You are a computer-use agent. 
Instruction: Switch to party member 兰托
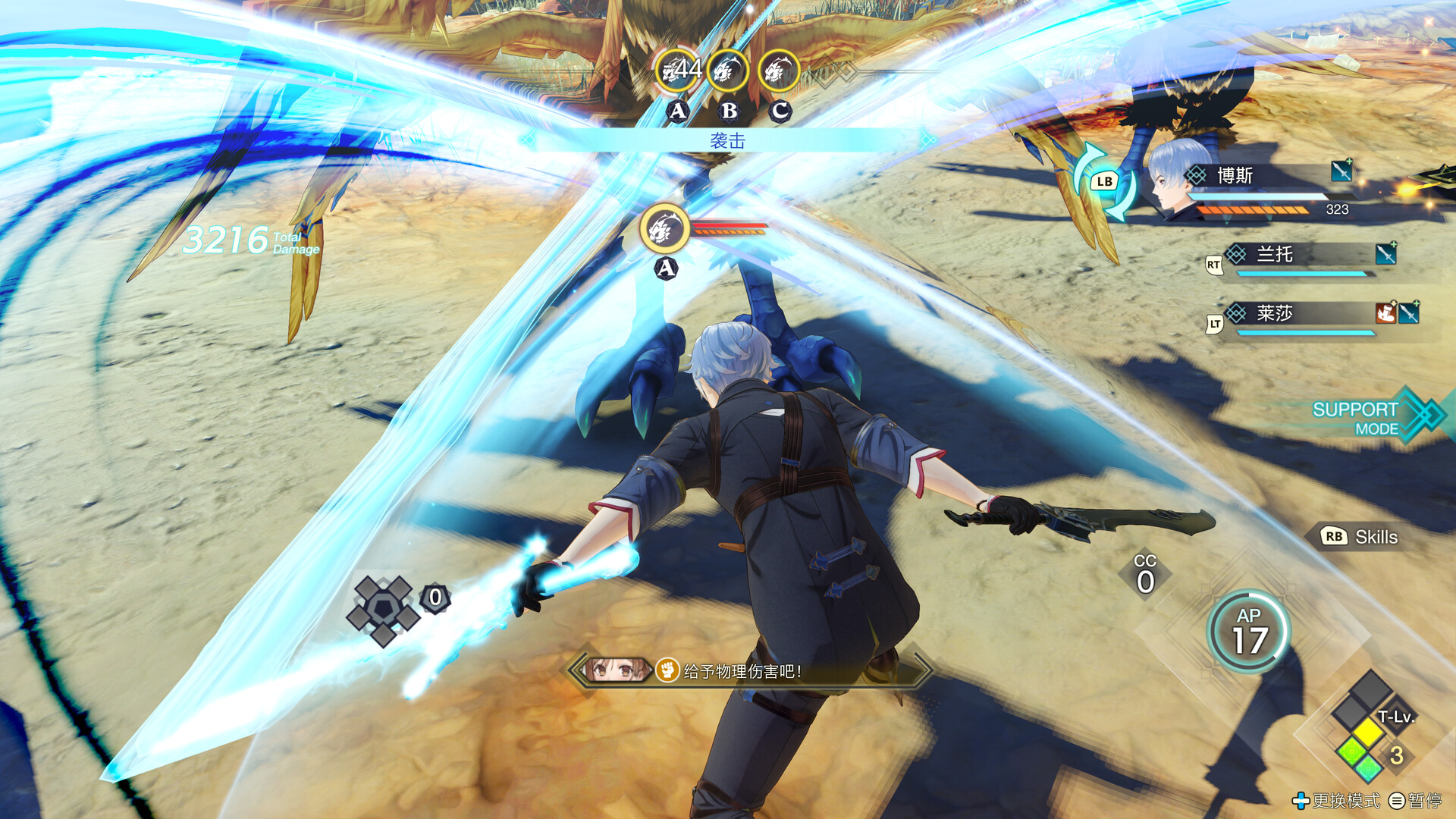tap(1304, 258)
